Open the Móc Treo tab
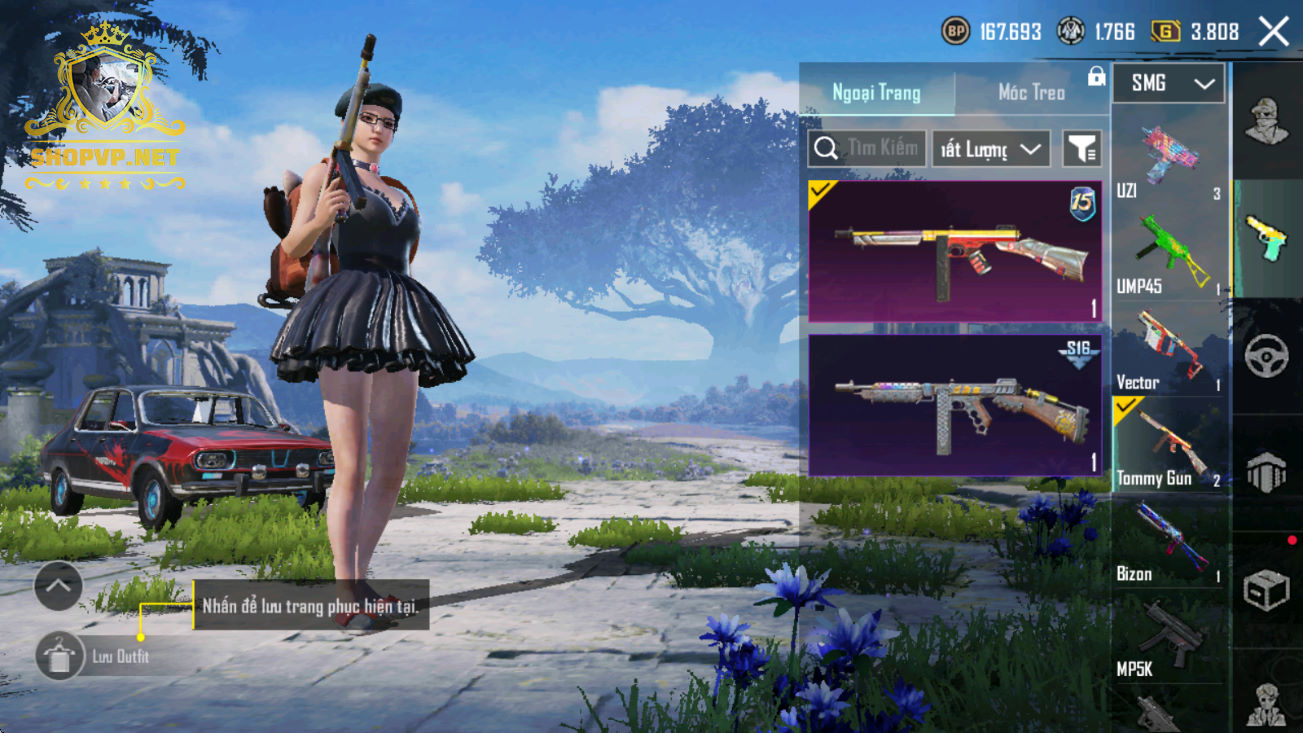Image resolution: width=1303 pixels, height=733 pixels. [x=1031, y=93]
